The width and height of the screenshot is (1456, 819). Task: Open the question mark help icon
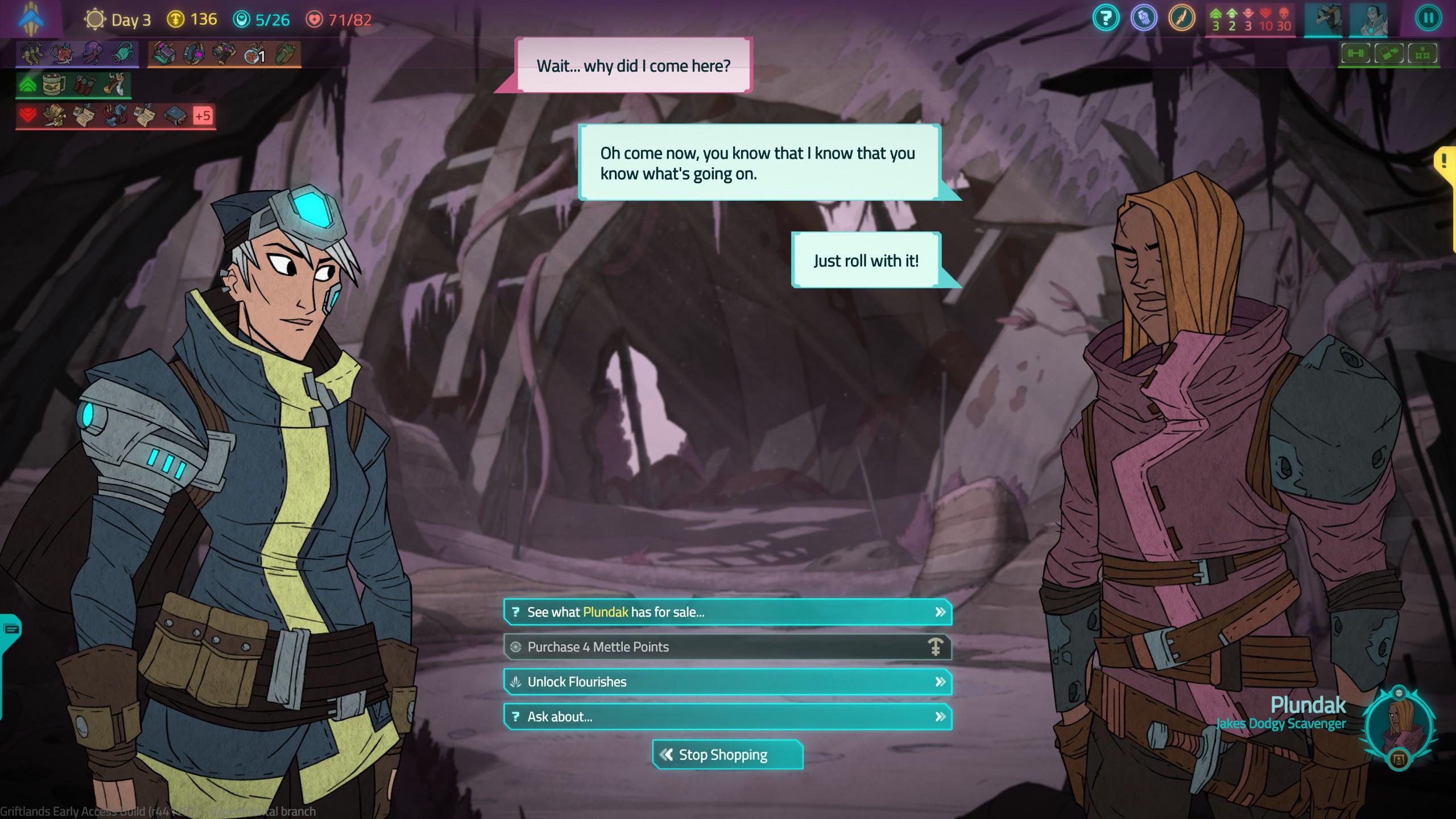(x=1106, y=18)
